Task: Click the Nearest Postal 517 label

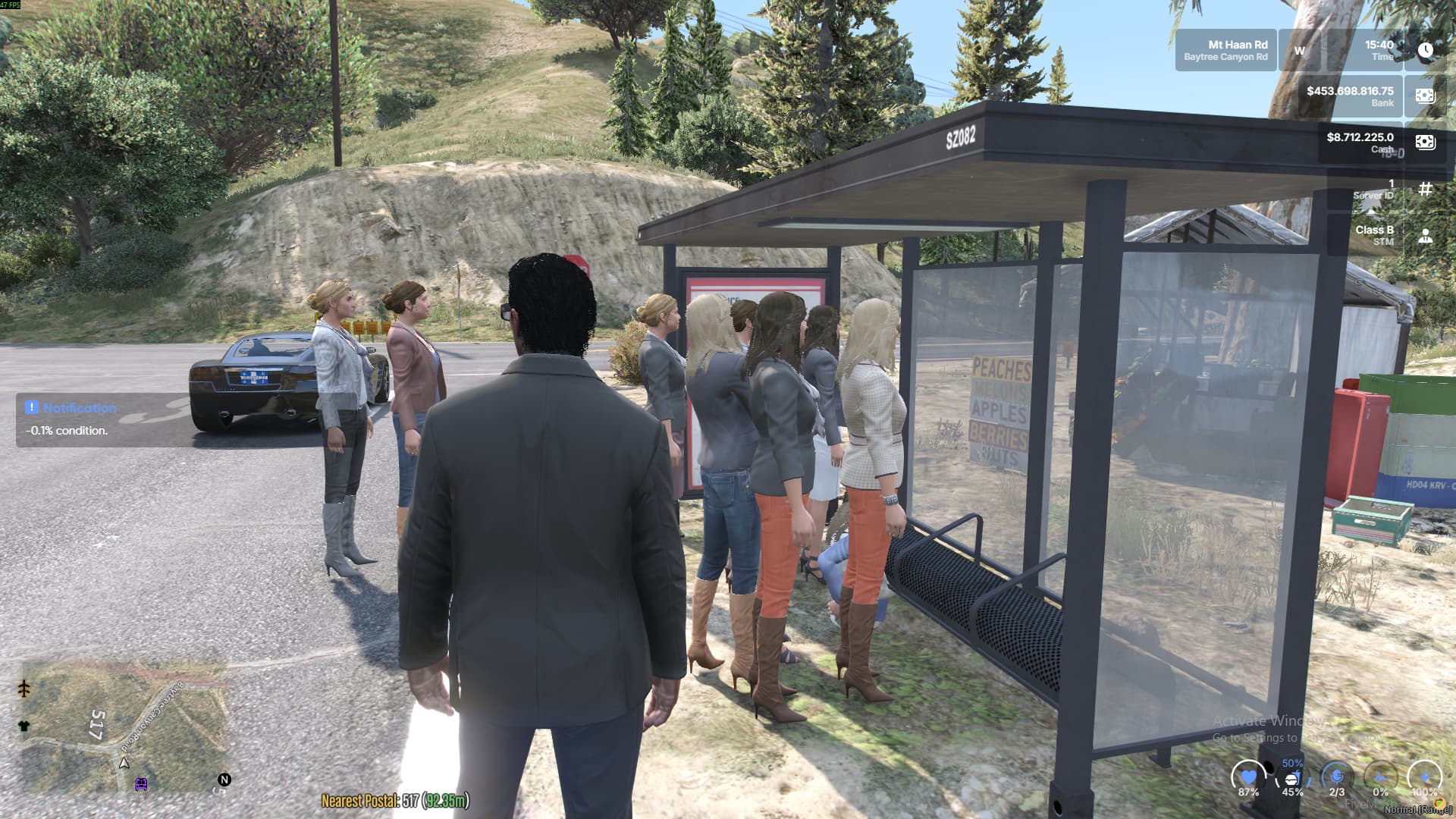Action: (x=396, y=799)
